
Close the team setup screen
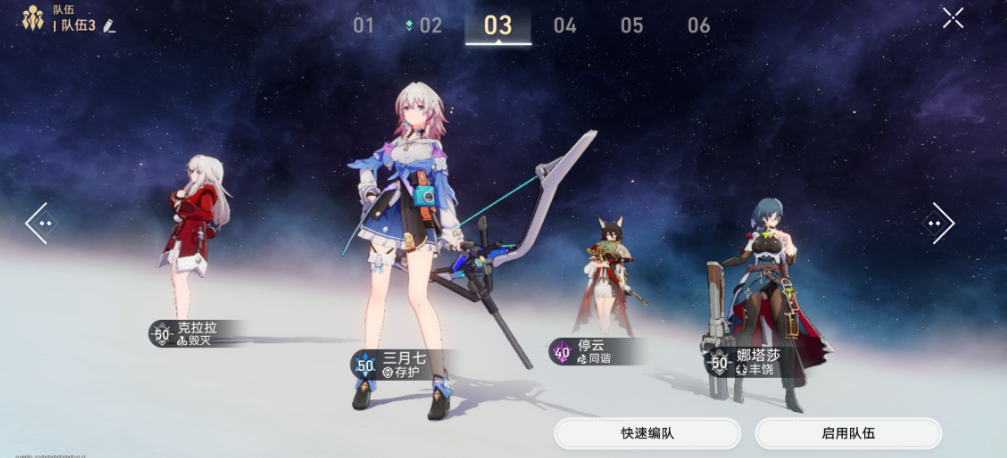[x=952, y=18]
